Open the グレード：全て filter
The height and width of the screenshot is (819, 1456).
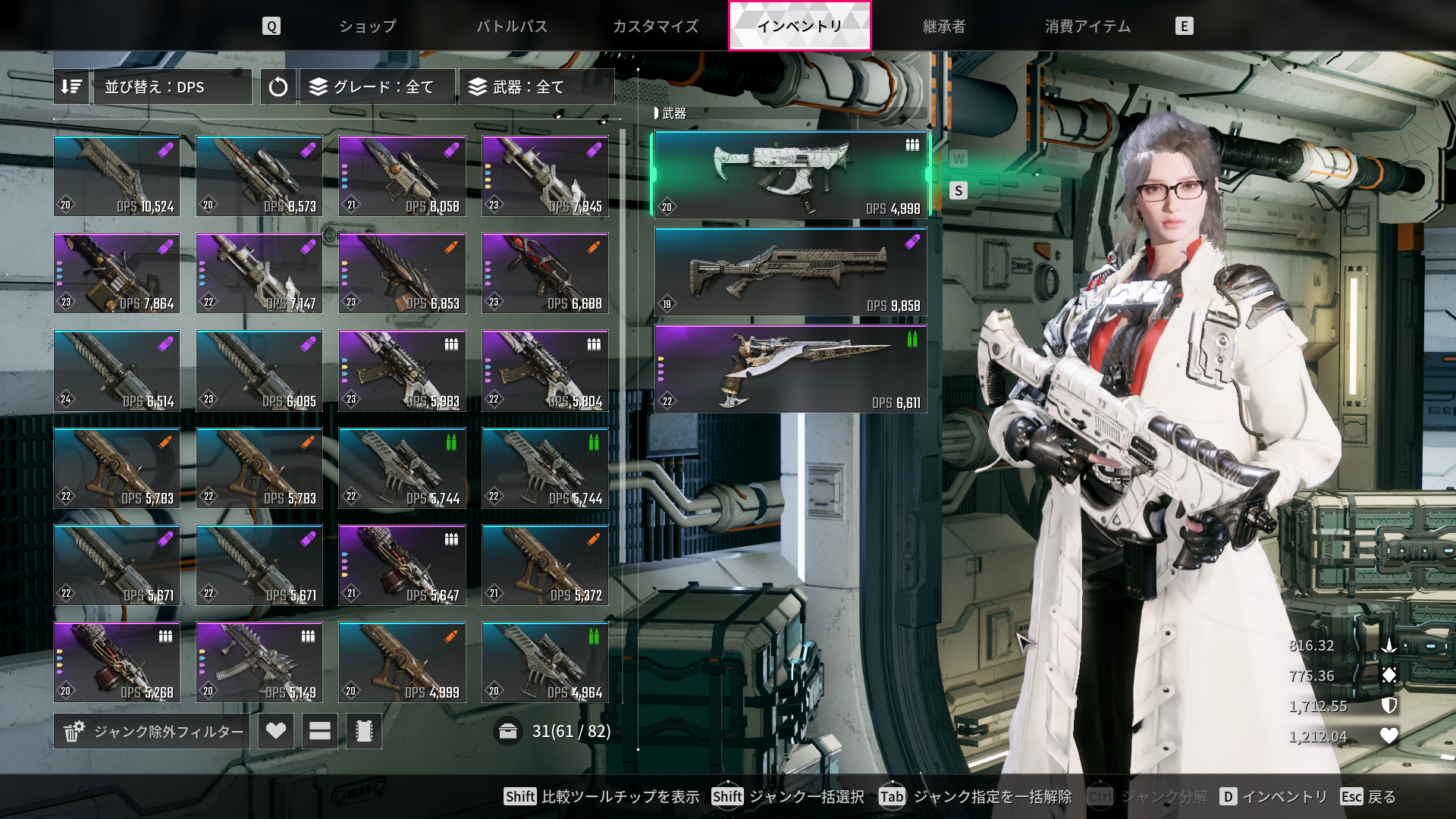pos(378,87)
